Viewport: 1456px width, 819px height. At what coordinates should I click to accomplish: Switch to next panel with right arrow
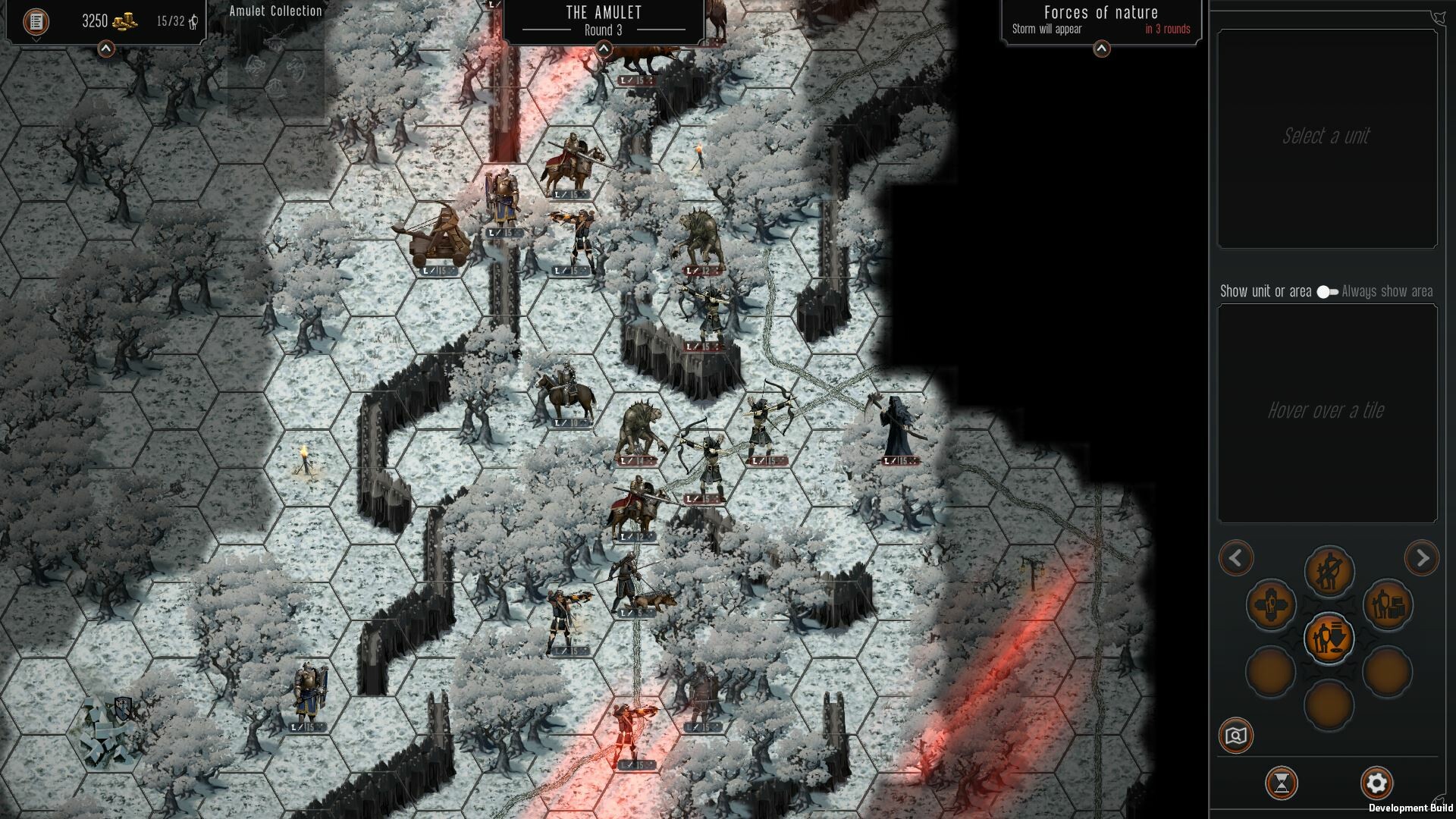pyautogui.click(x=1423, y=558)
